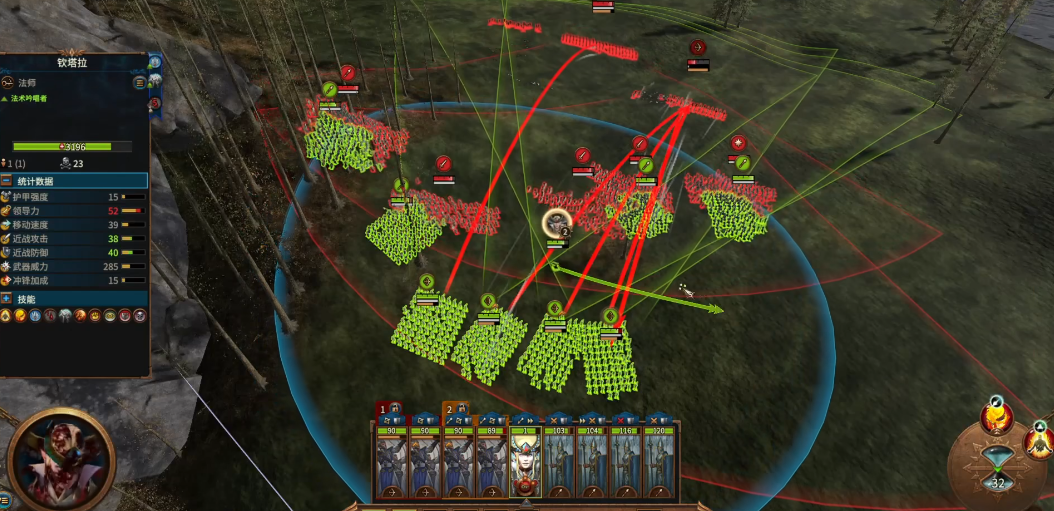Collapse the 统计数据 statistics section
Viewport: 1054px width, 511px height.
(7, 181)
